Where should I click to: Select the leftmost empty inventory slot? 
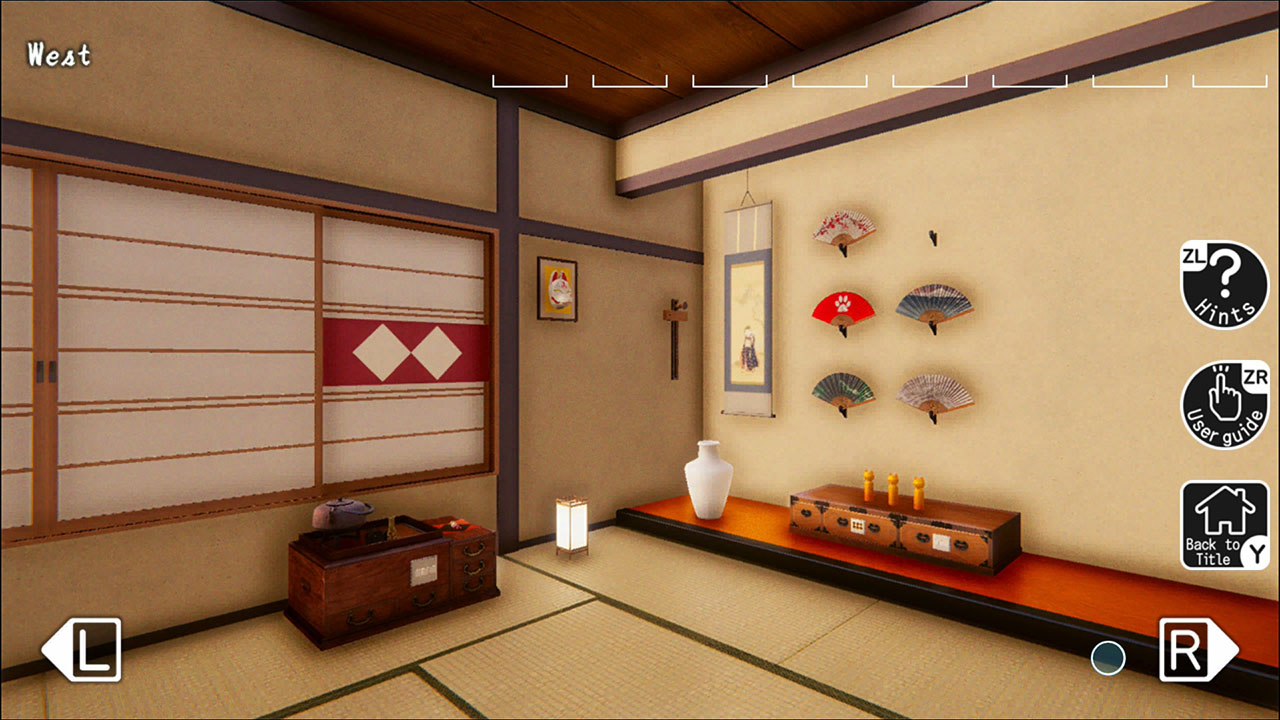[528, 79]
